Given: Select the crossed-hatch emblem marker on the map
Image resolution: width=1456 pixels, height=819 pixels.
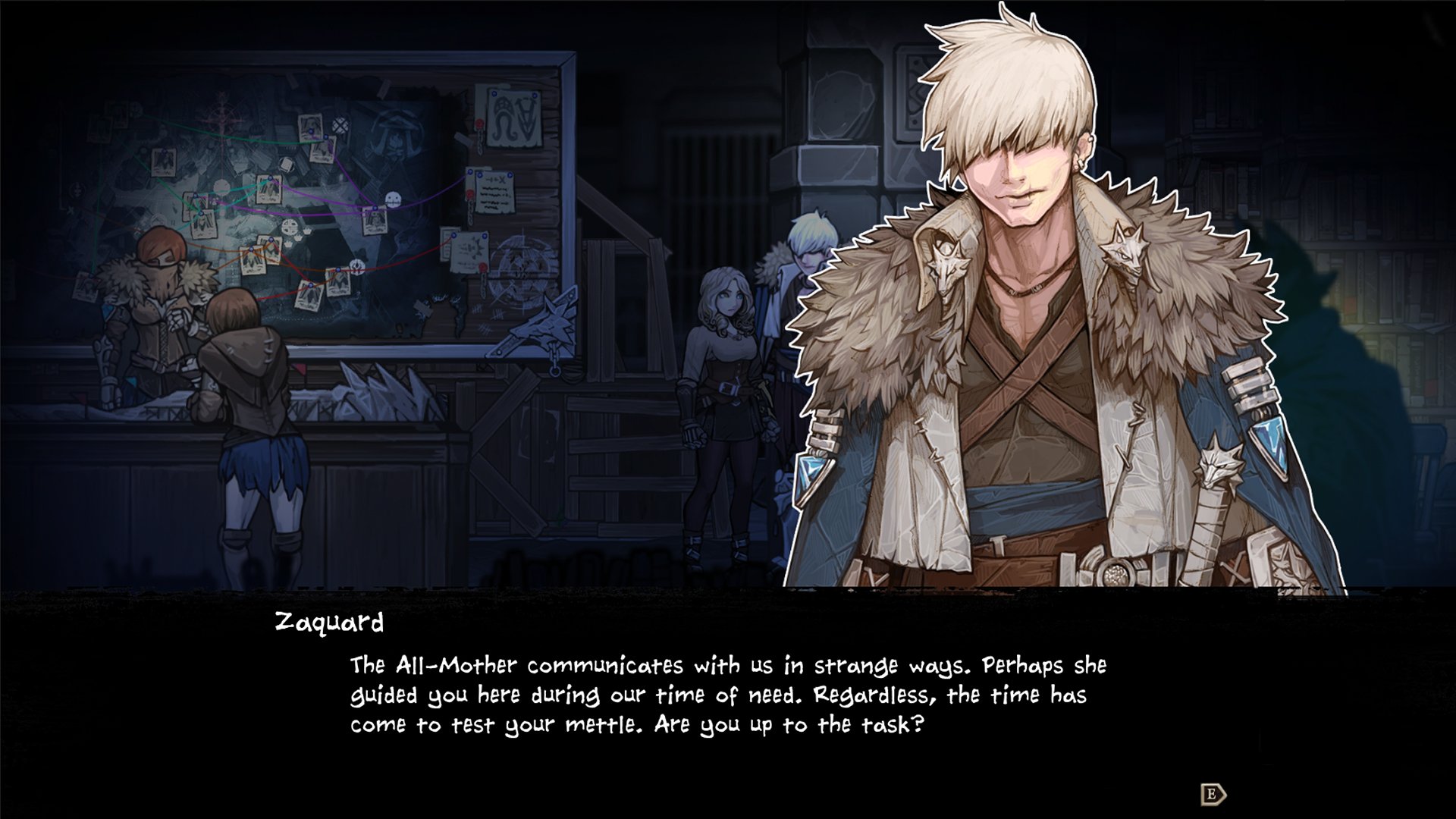Looking at the screenshot, I should point(340,124).
